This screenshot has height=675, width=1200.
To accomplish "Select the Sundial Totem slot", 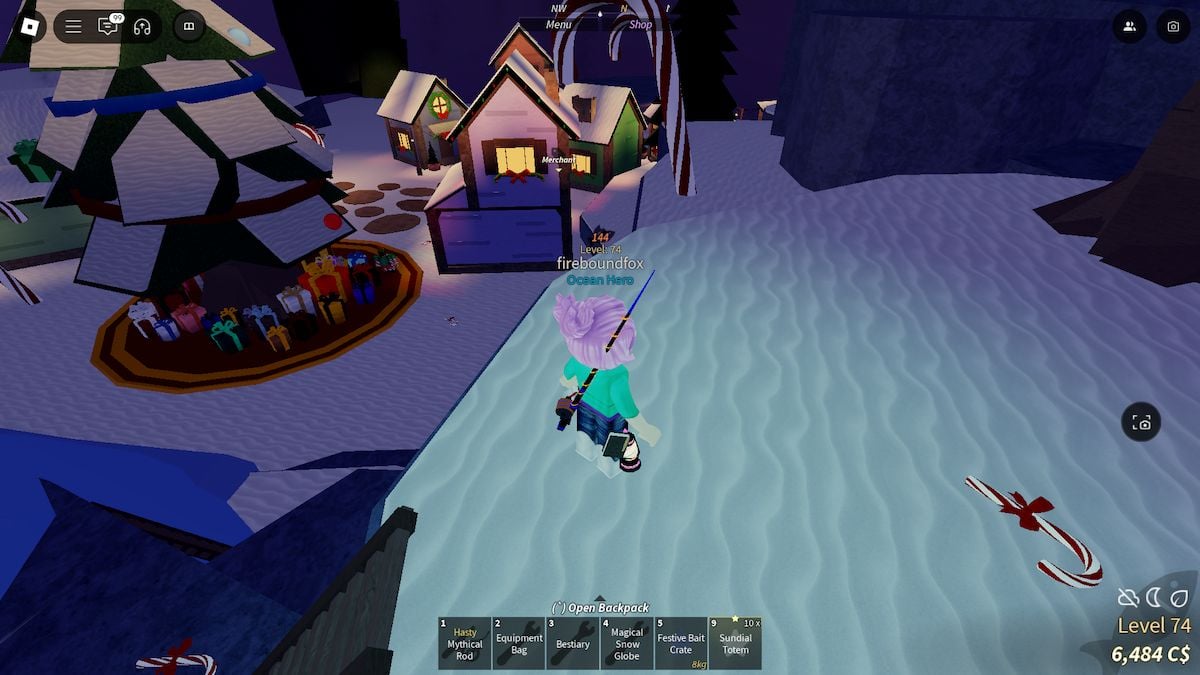I will tap(735, 643).
